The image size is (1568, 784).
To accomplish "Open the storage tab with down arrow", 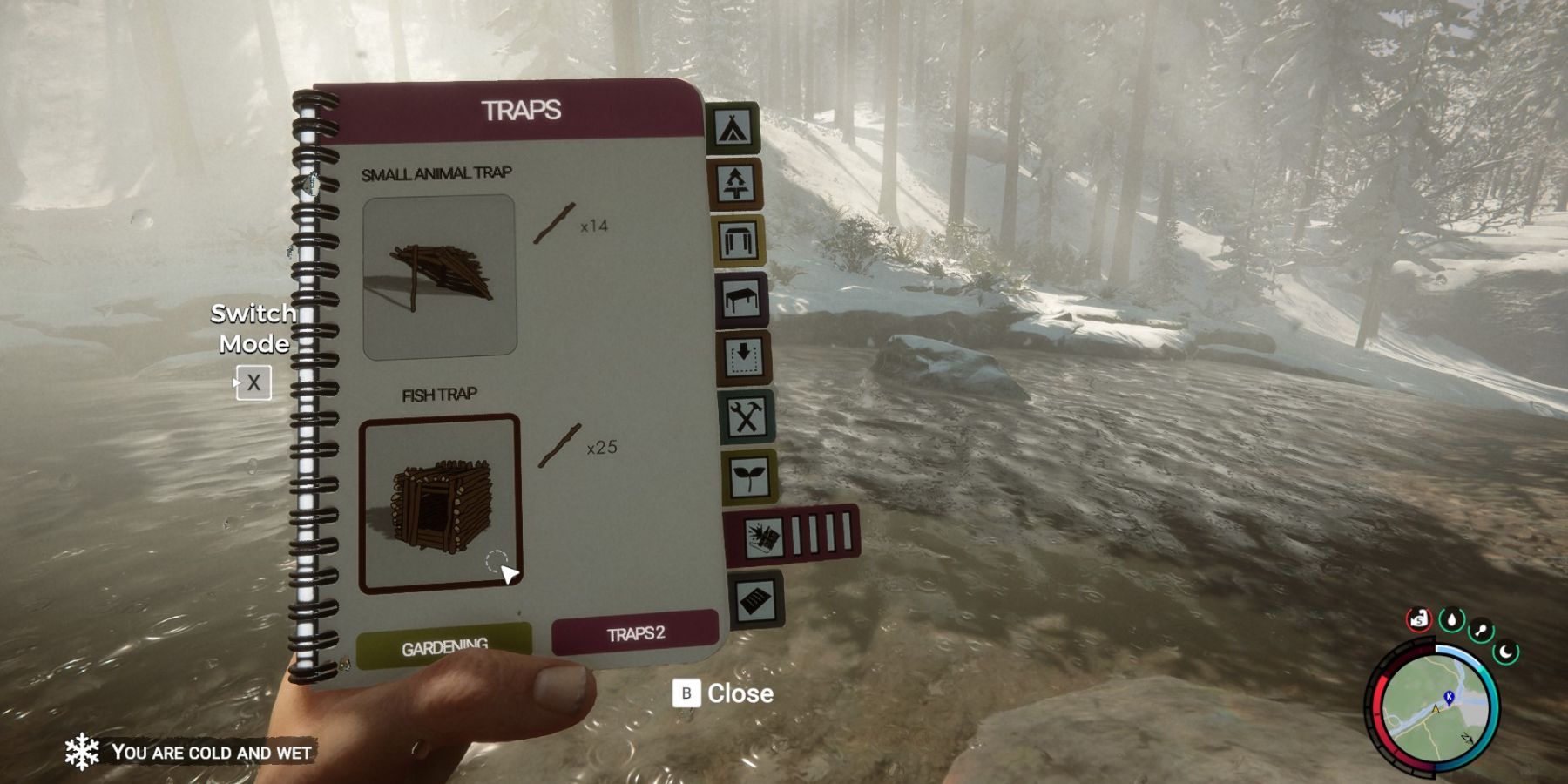I will tap(744, 357).
